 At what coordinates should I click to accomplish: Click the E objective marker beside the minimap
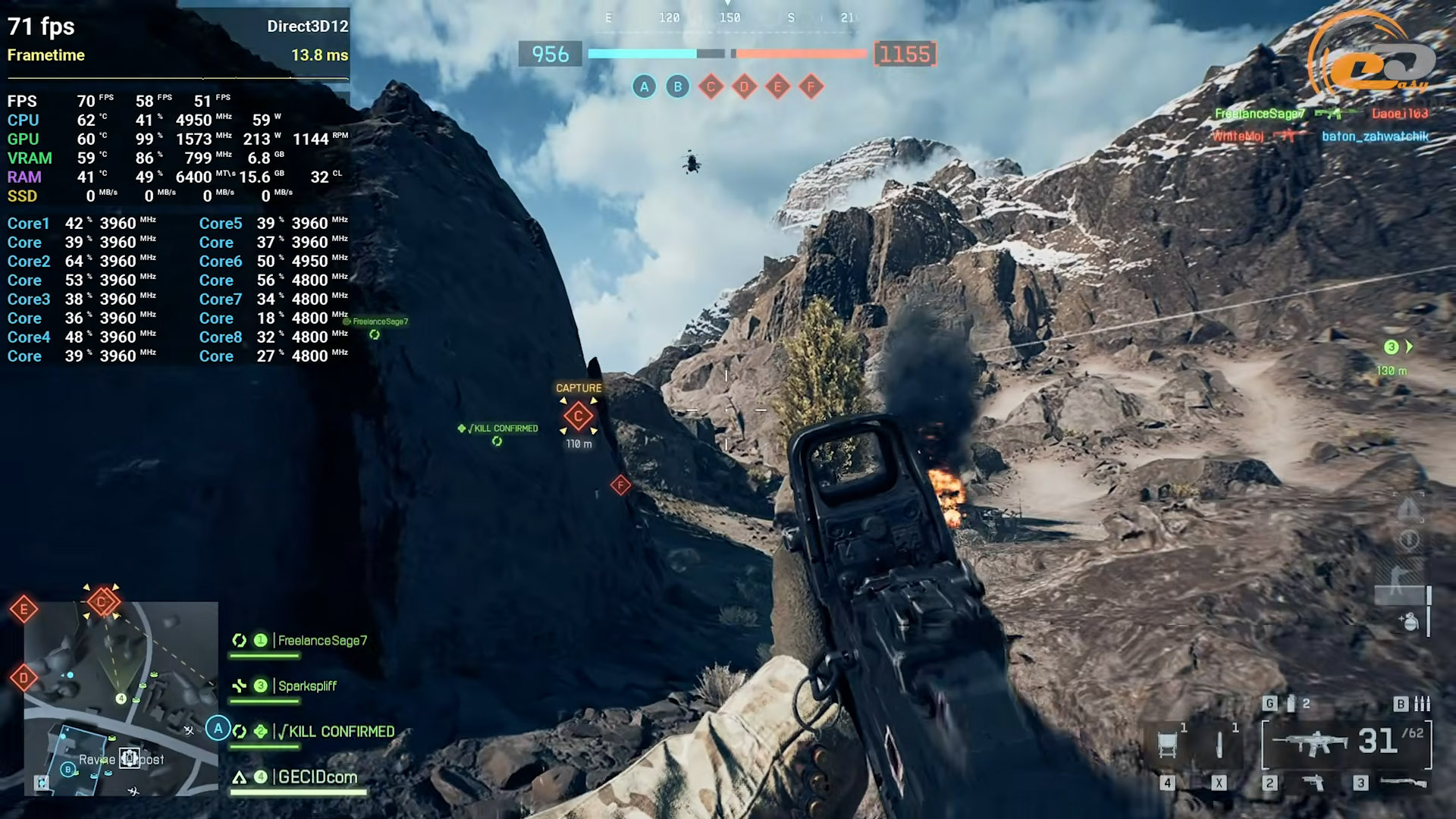click(x=24, y=609)
